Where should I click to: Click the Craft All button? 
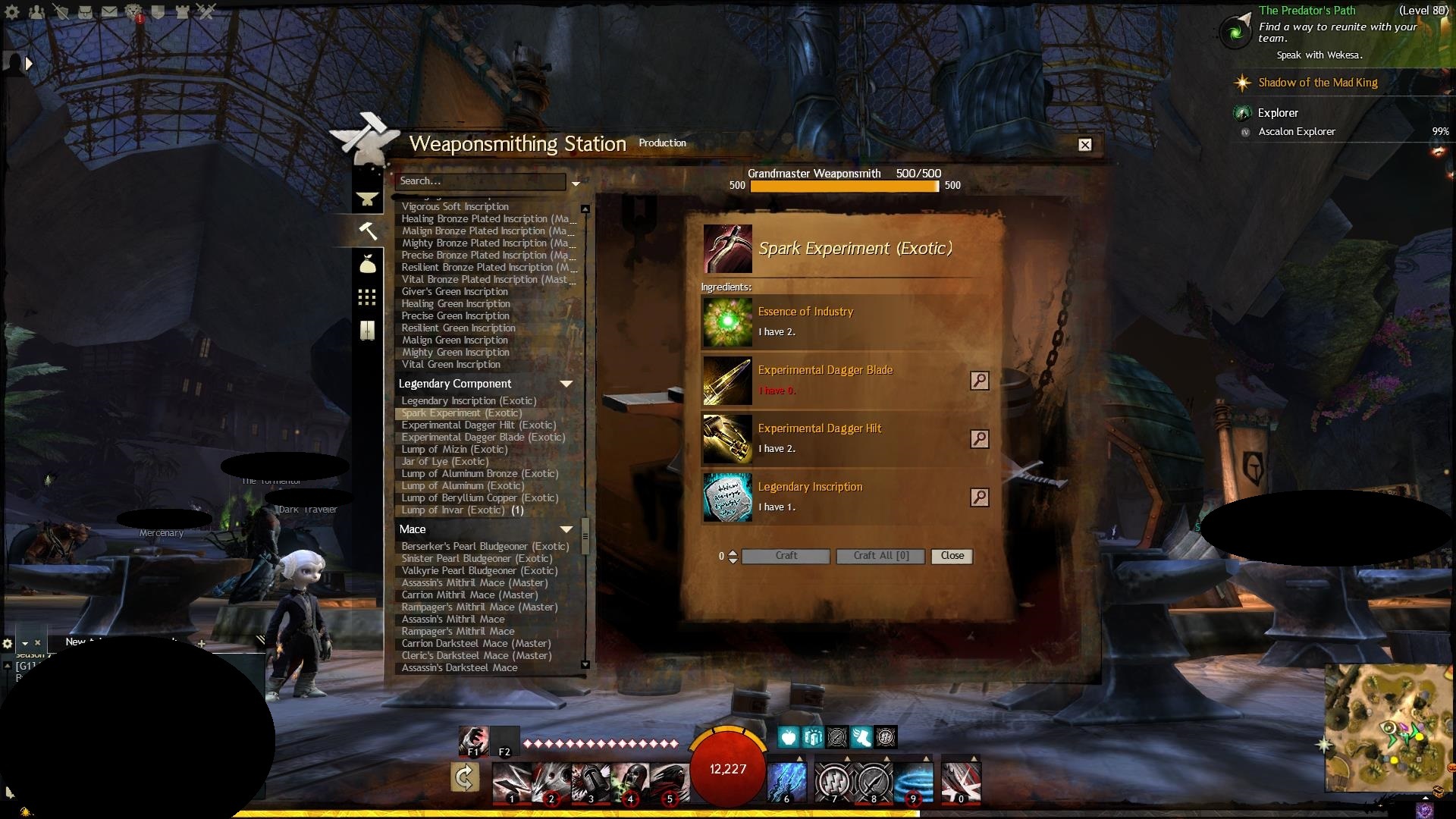click(880, 556)
